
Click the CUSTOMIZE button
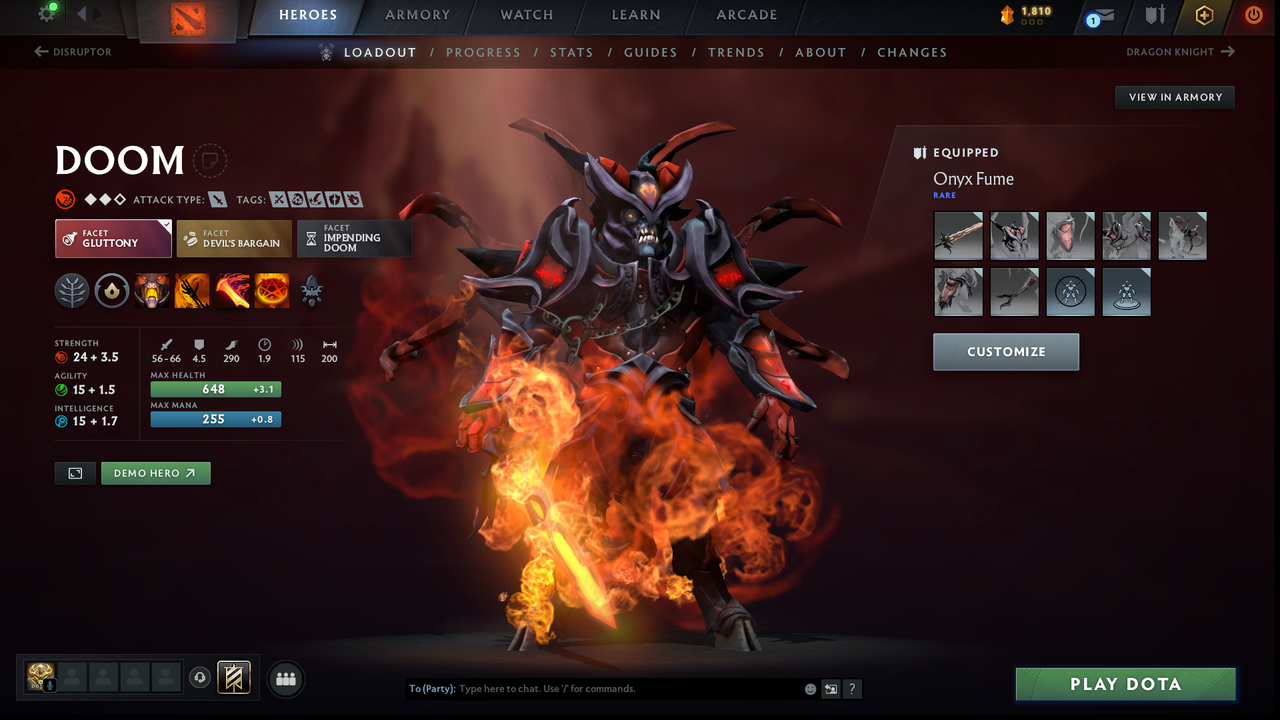1006,351
